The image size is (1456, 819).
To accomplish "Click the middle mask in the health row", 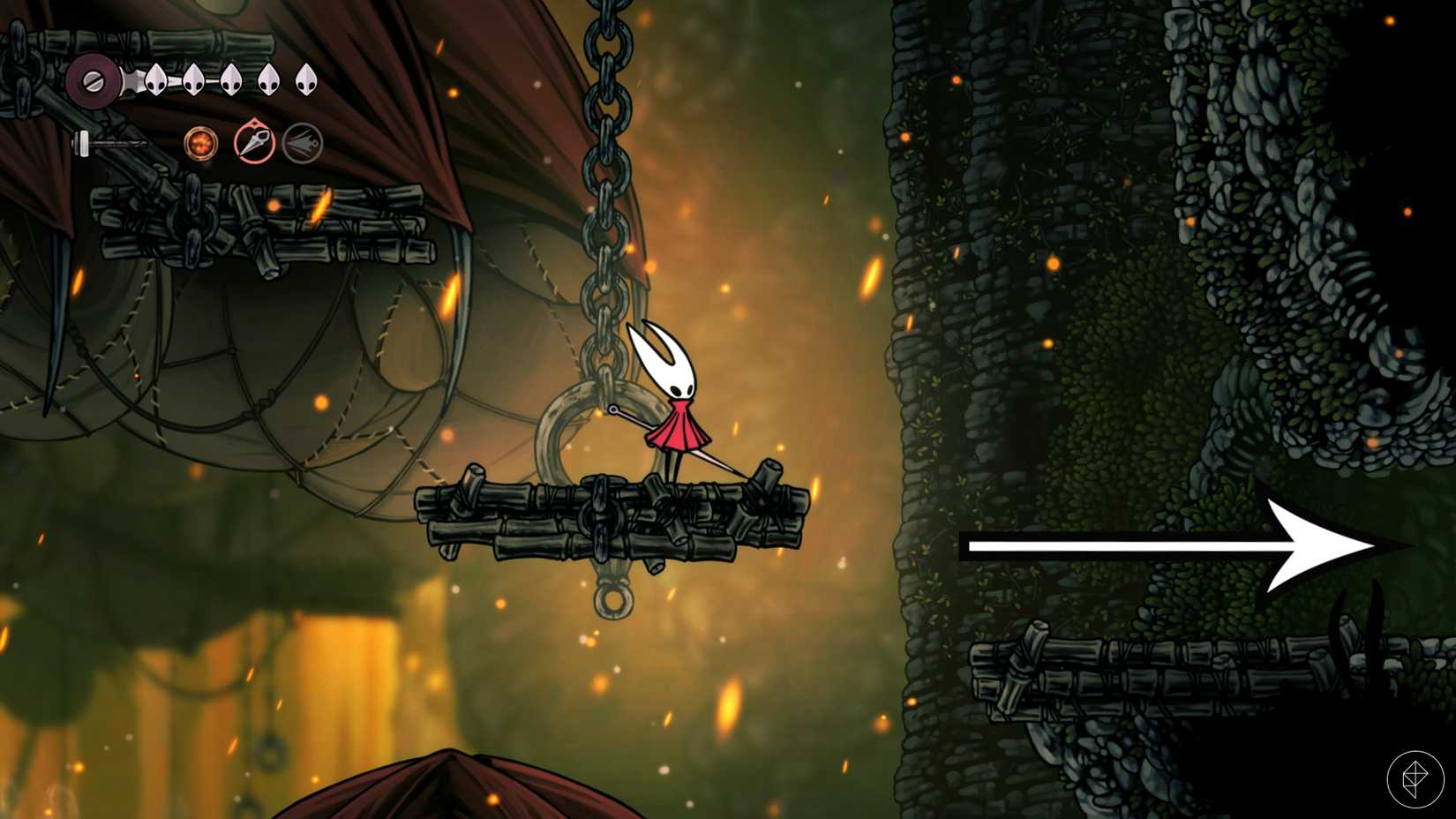I will (x=231, y=81).
